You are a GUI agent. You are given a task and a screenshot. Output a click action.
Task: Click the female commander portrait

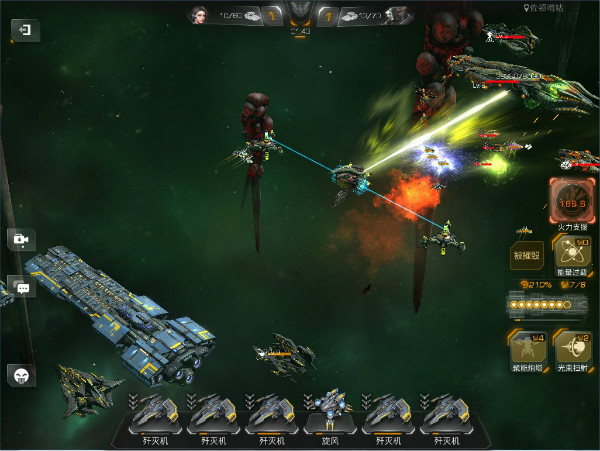click(199, 15)
